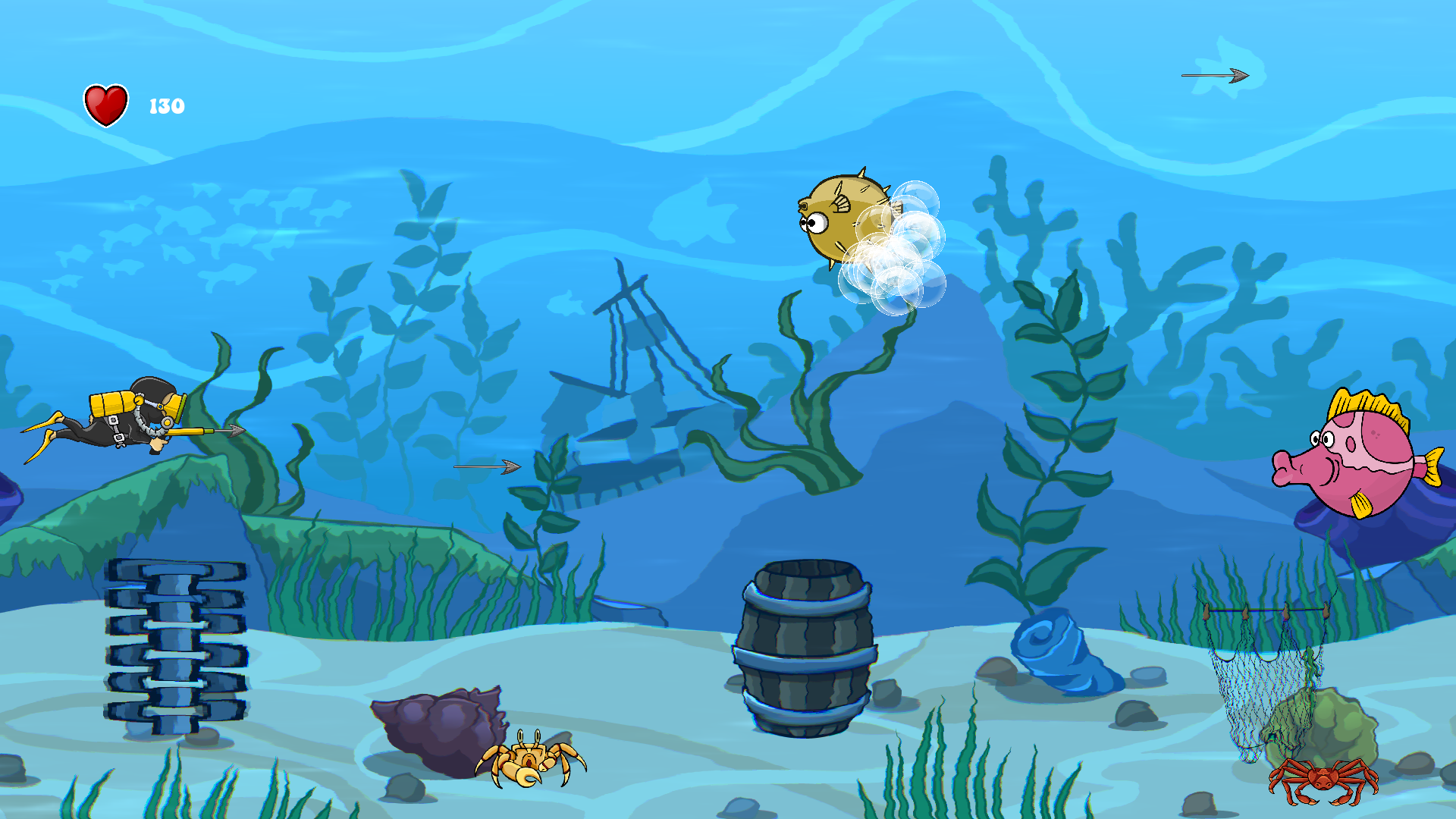Click the bubble cluster below the pufferfish

[891, 281]
